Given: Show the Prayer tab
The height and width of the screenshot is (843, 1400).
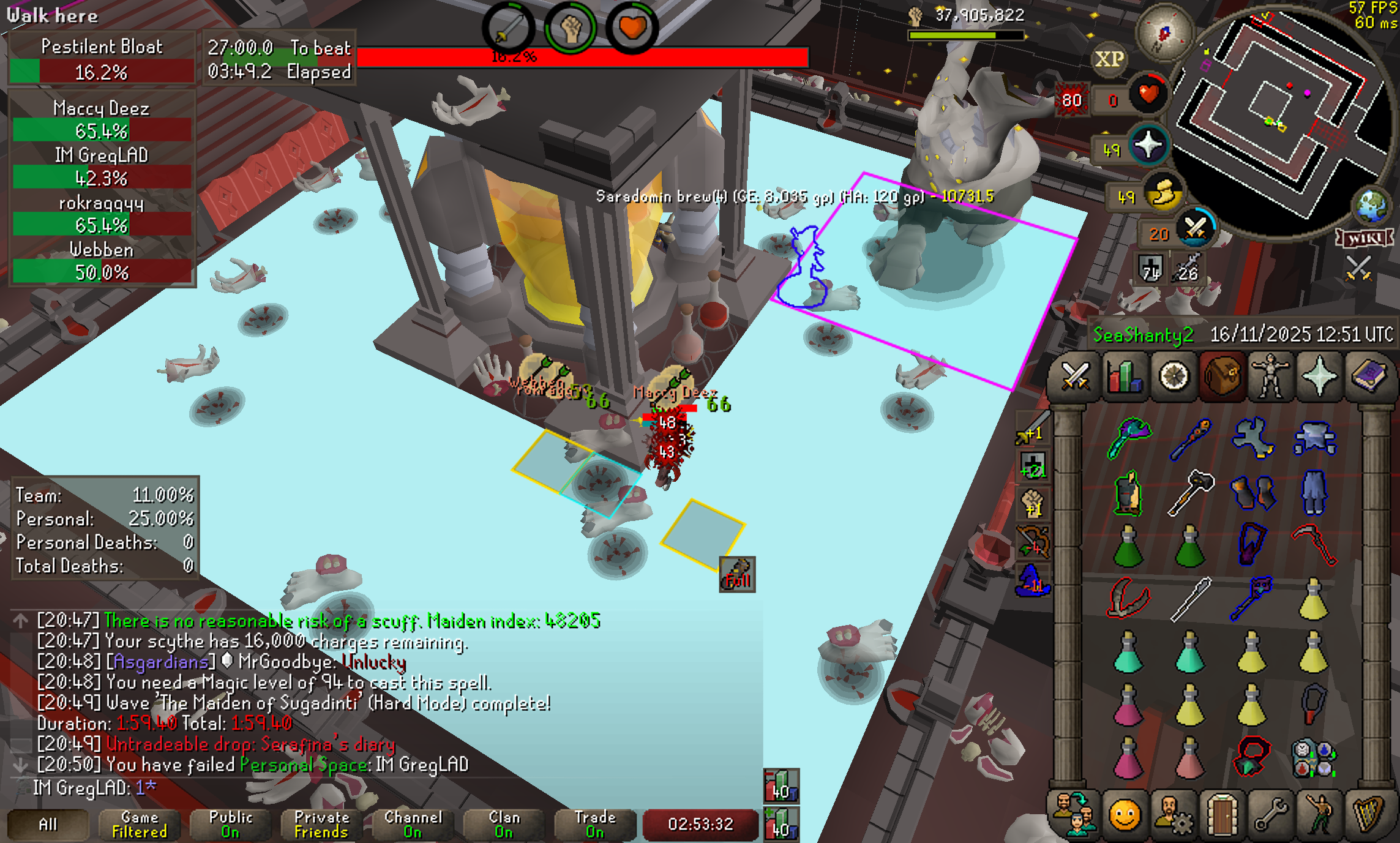Looking at the screenshot, I should (x=1320, y=376).
